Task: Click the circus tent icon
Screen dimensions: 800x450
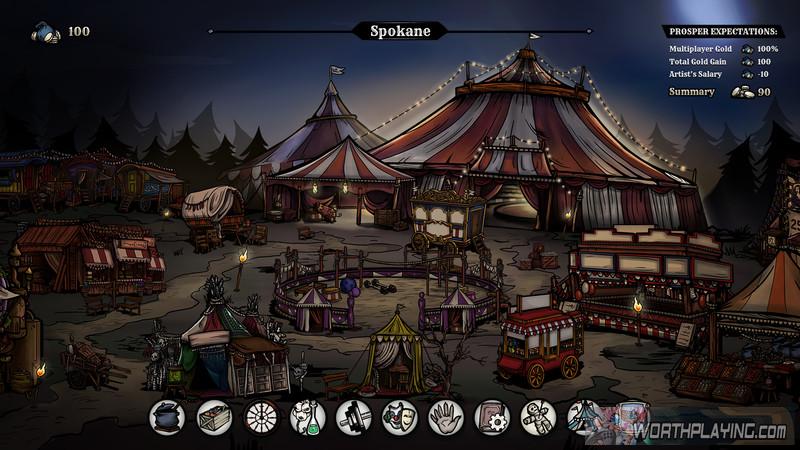Action: click(x=584, y=416)
